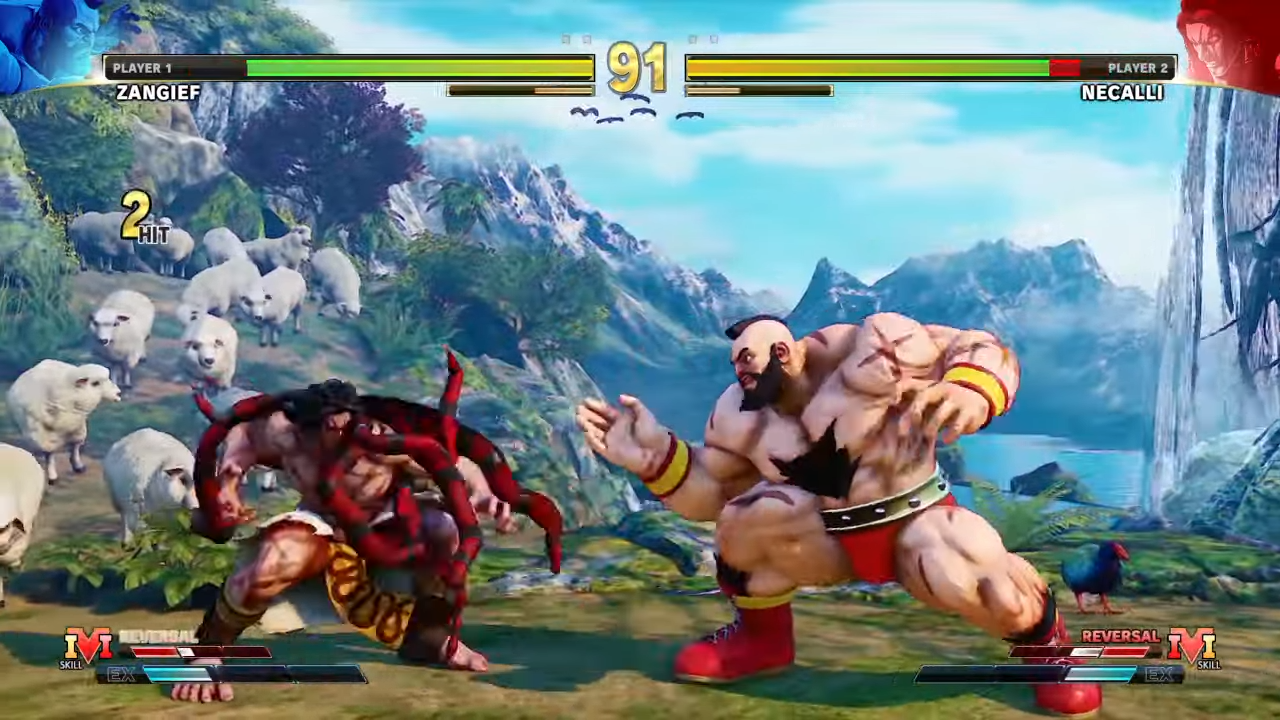Click the REVERSAL text above Necalli's gauge
The image size is (1280, 720).
(1120, 637)
